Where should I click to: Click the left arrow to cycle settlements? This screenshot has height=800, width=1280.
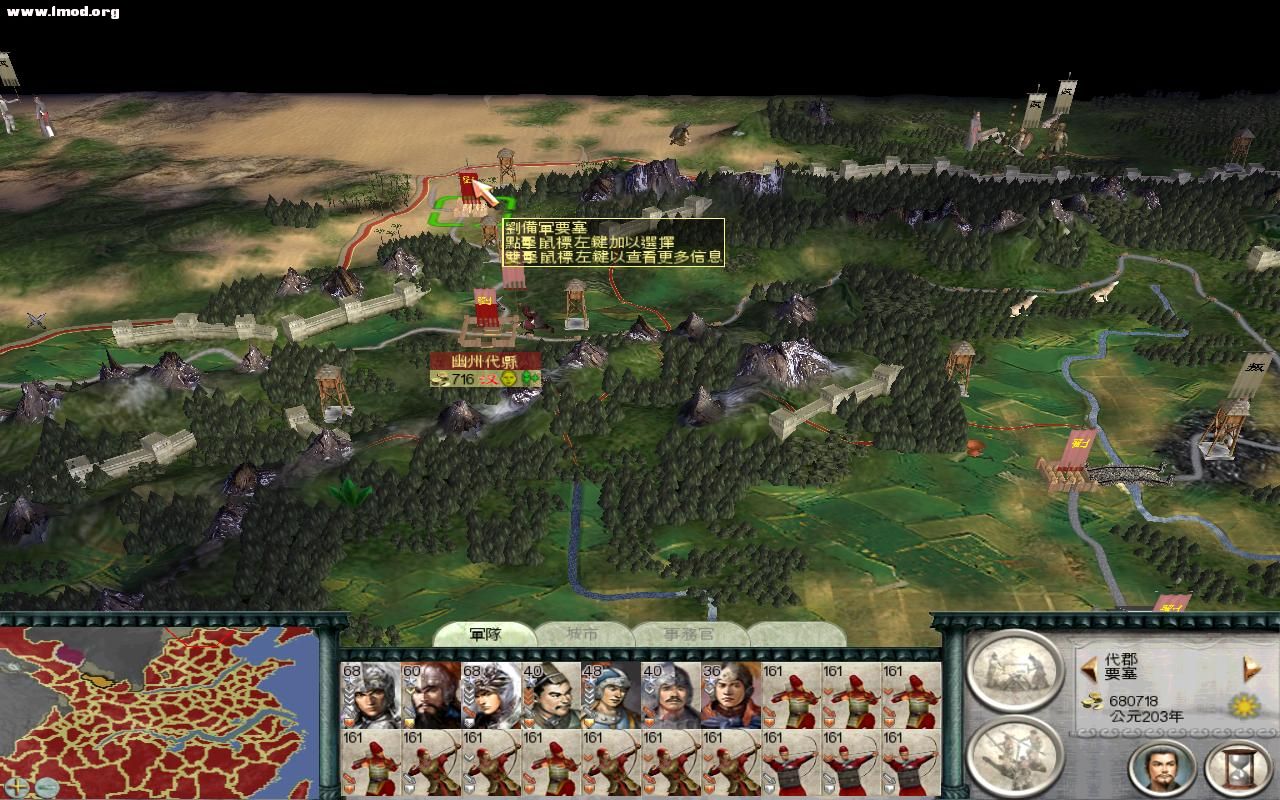click(x=1089, y=668)
